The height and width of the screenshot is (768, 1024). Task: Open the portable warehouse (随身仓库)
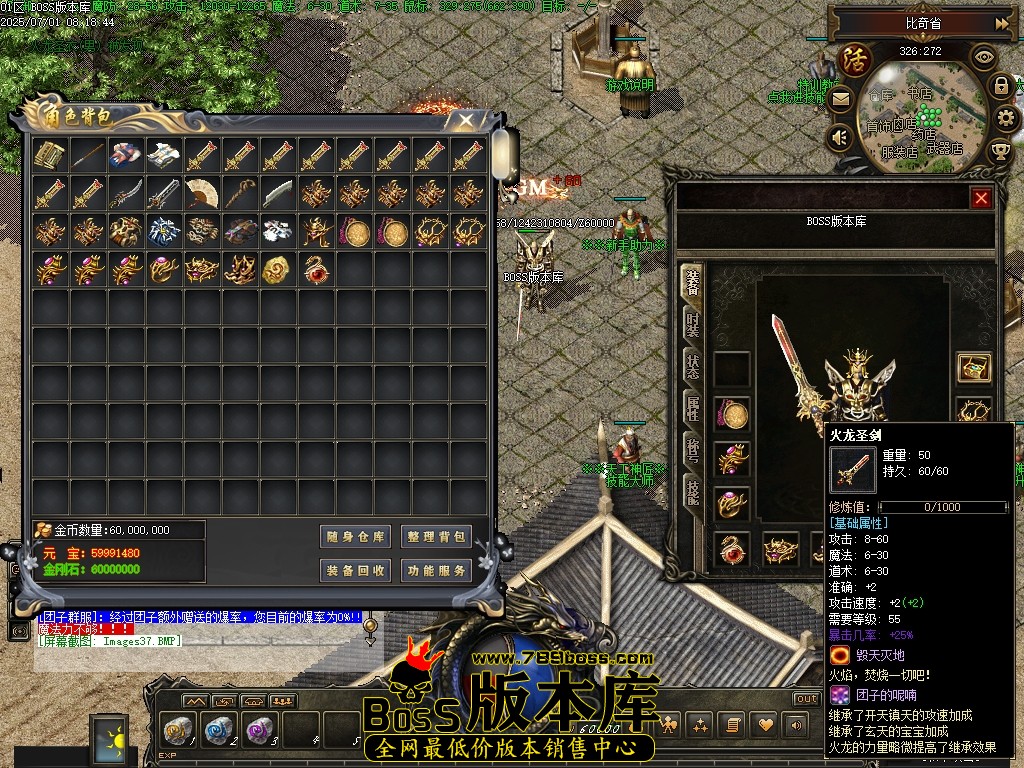pyautogui.click(x=355, y=537)
